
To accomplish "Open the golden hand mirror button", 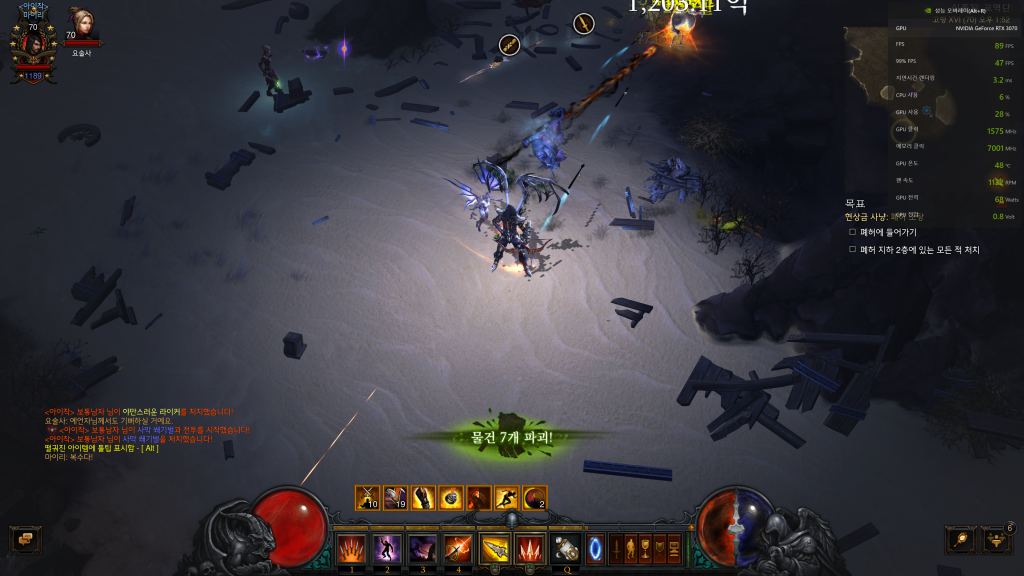I will 960,539.
